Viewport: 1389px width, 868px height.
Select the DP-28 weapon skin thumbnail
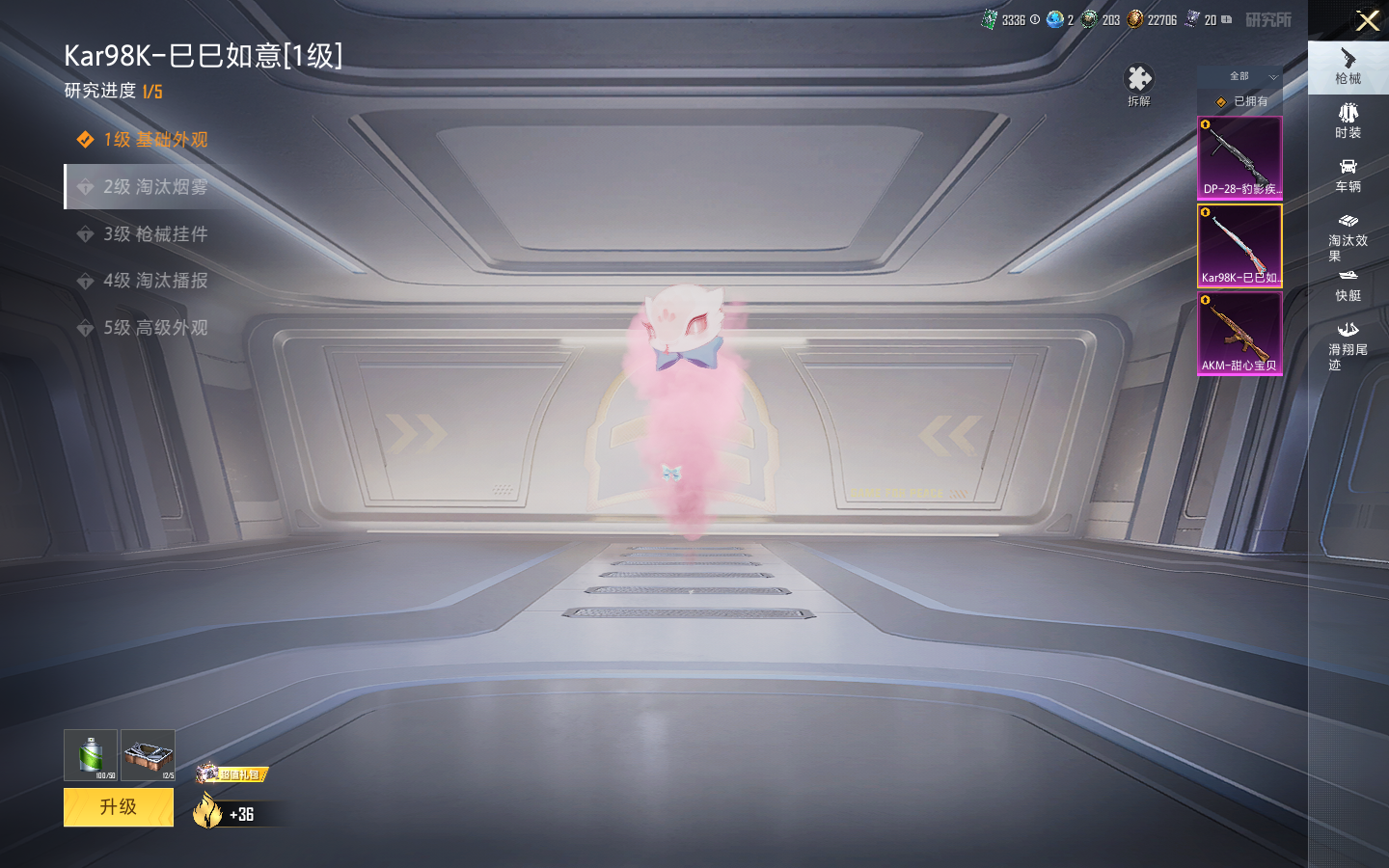(x=1239, y=158)
